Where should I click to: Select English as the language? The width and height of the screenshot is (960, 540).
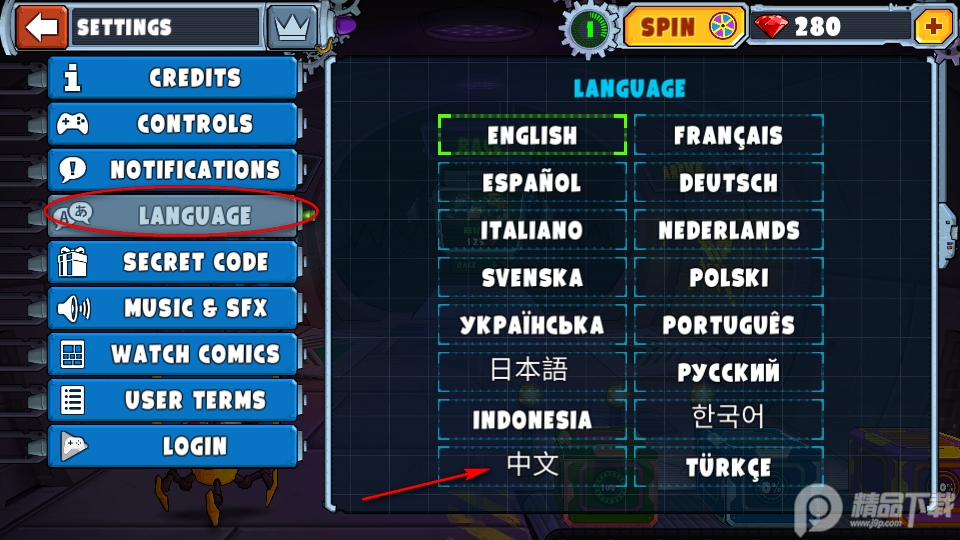[532, 135]
